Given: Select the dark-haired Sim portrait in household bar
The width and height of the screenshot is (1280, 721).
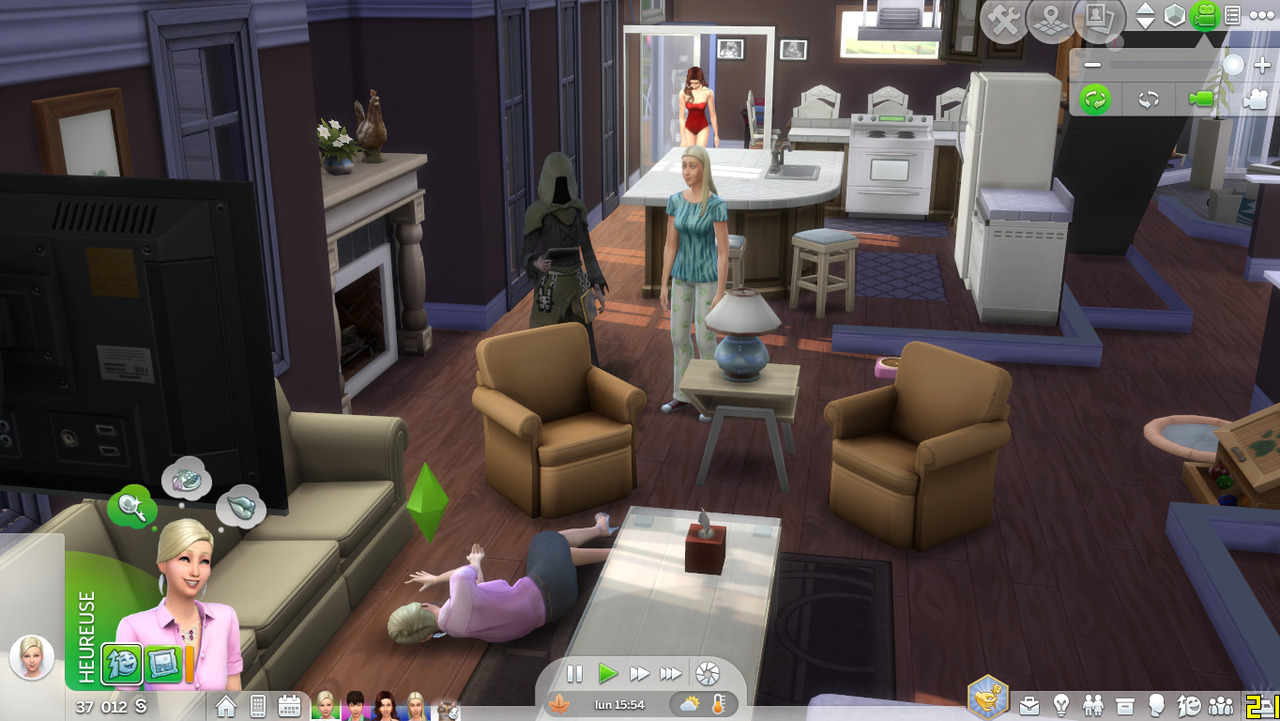Looking at the screenshot, I should pyautogui.click(x=355, y=705).
